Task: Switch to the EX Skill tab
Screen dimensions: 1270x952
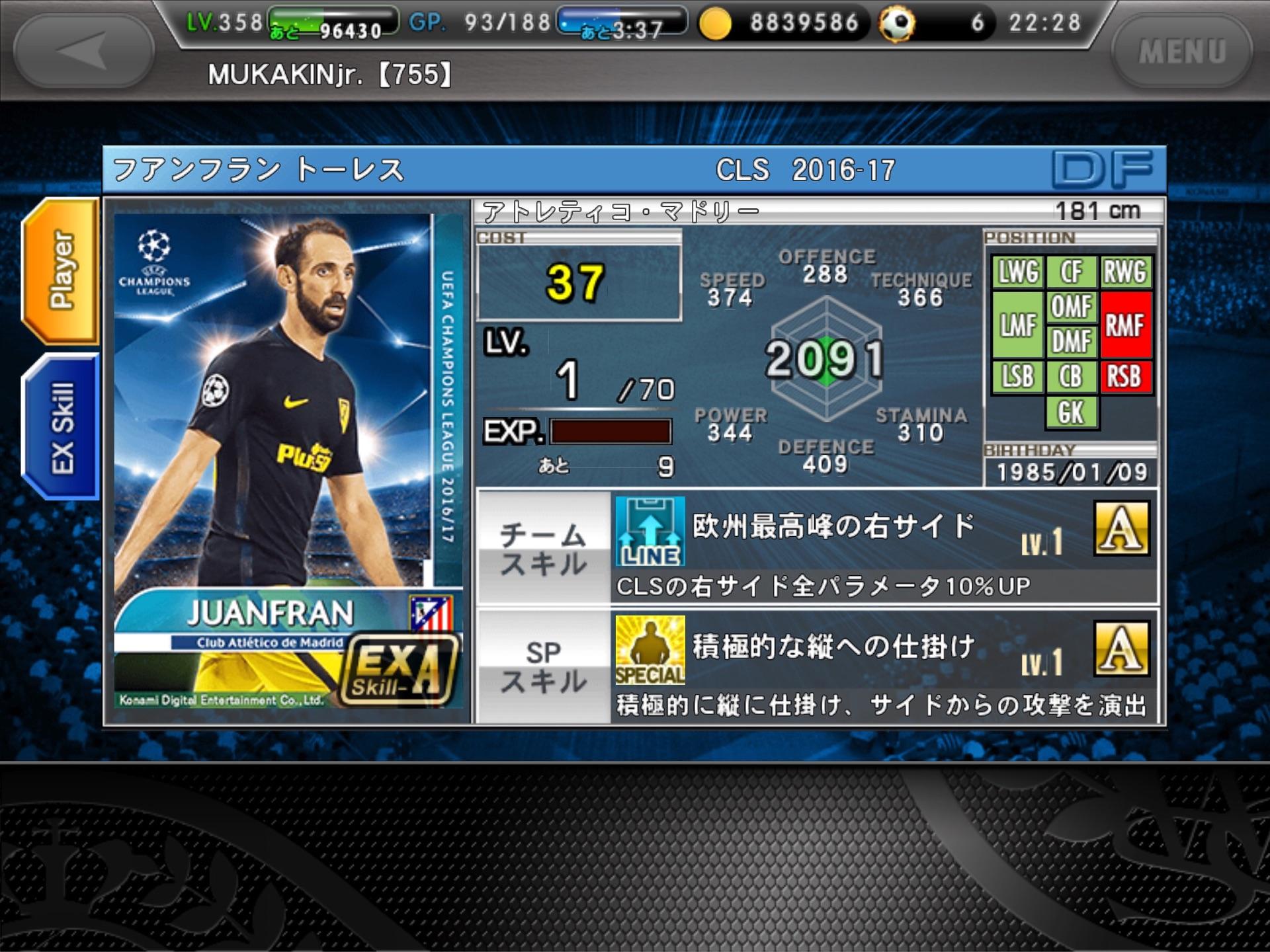Action: pyautogui.click(x=62, y=426)
